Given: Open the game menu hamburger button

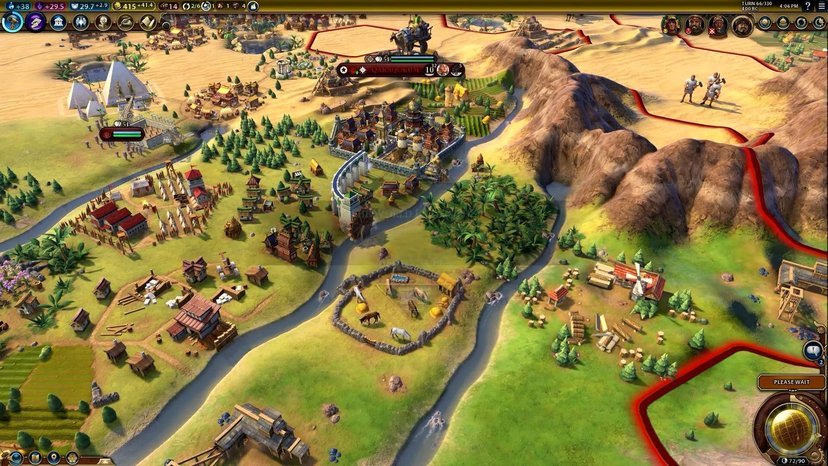Looking at the screenshot, I should click(x=819, y=6).
